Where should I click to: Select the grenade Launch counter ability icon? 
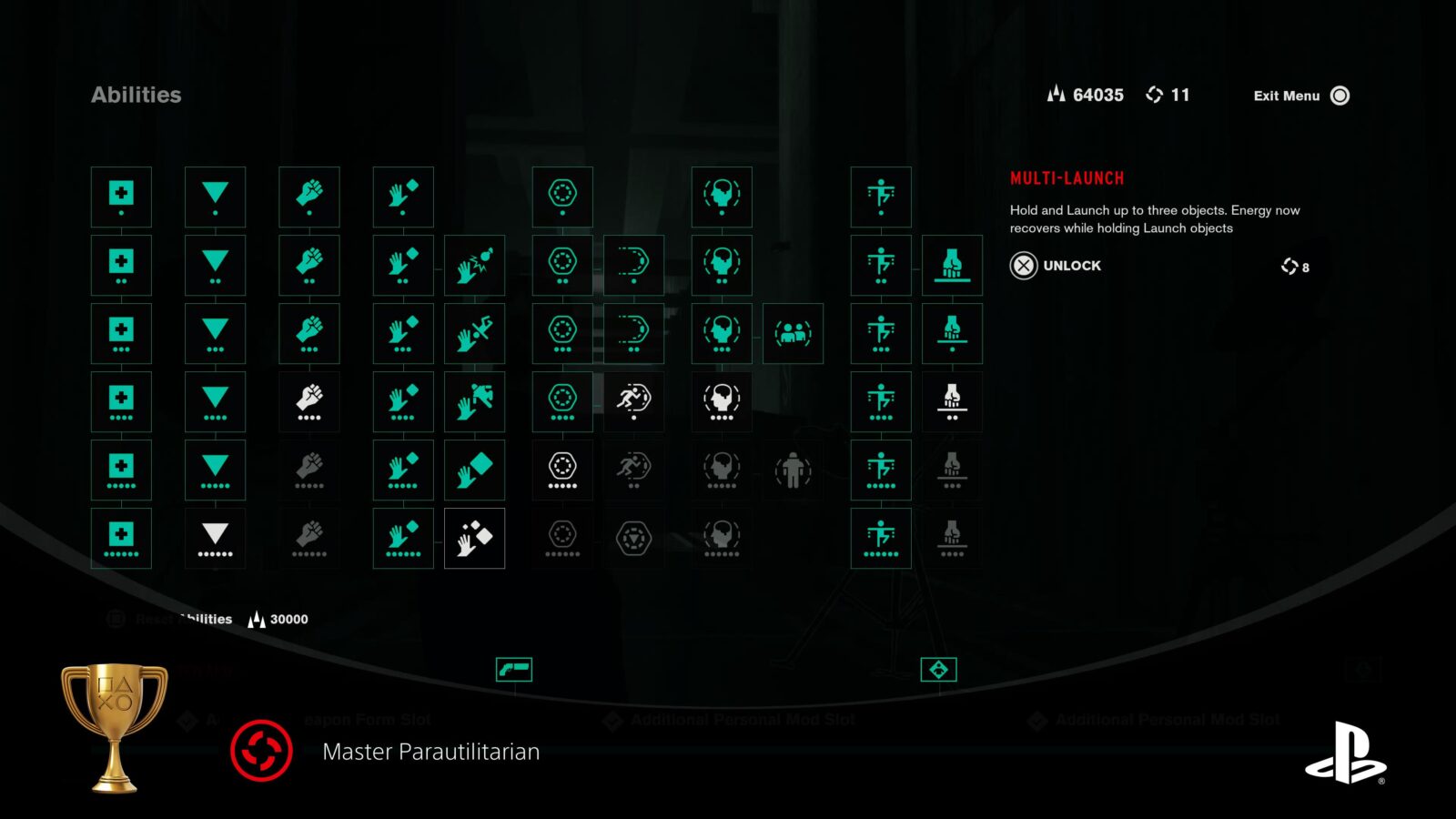tap(474, 265)
